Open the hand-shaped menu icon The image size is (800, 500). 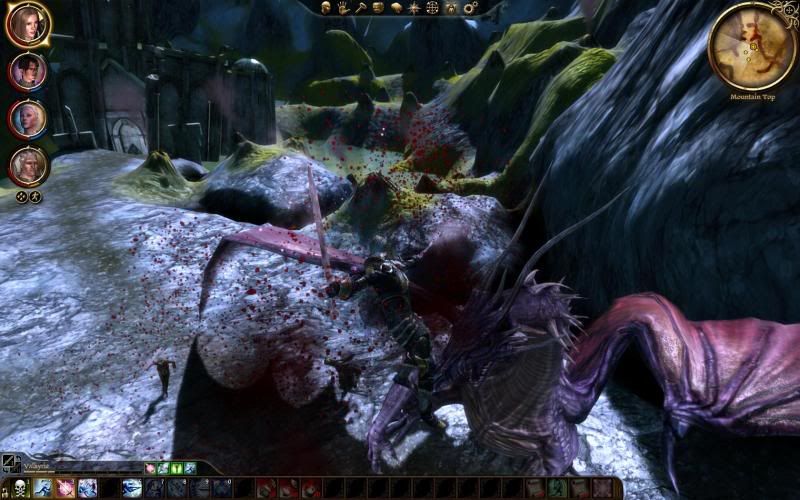click(x=342, y=8)
